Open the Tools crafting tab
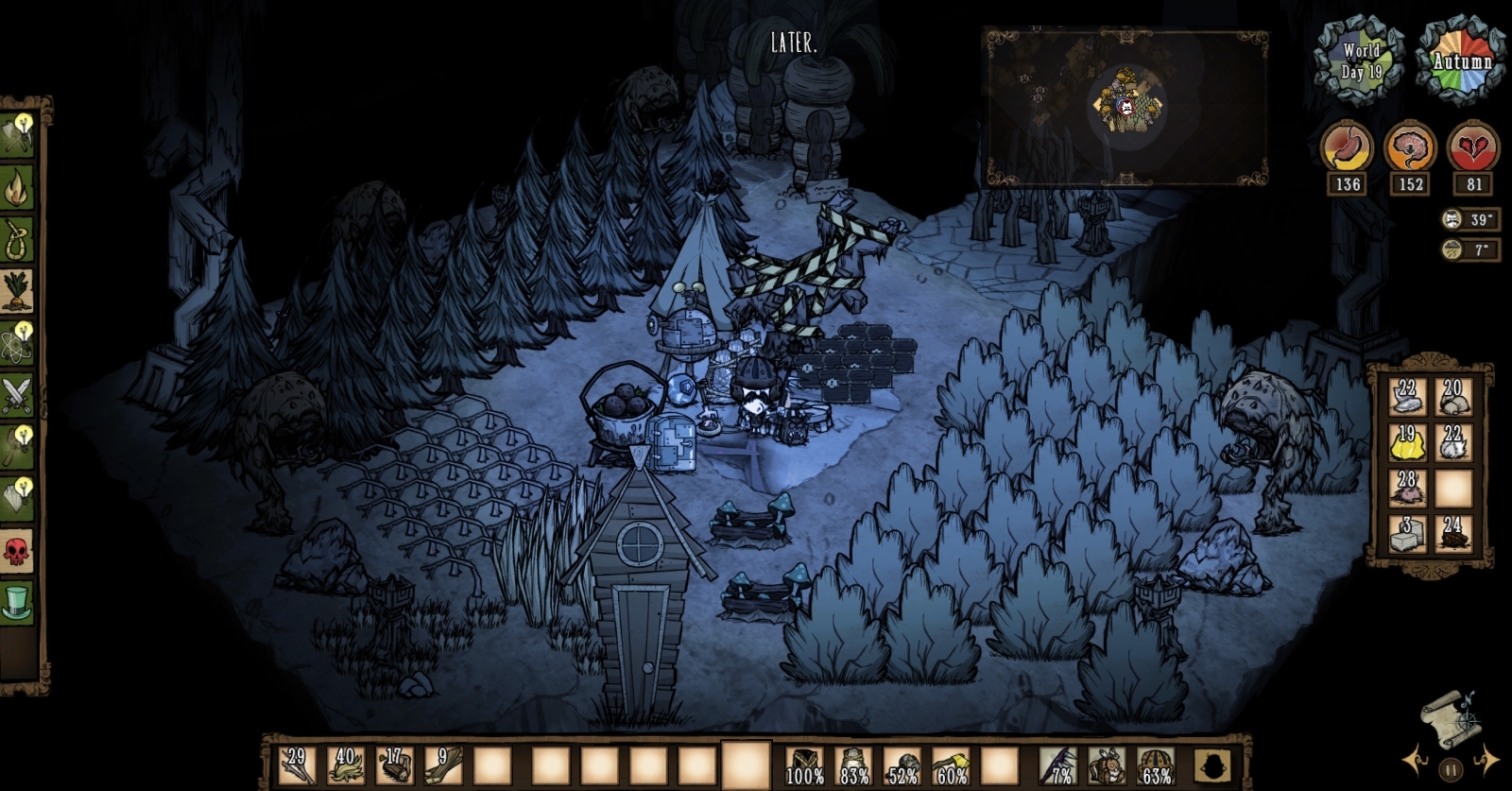The image size is (1512, 791). 17,135
